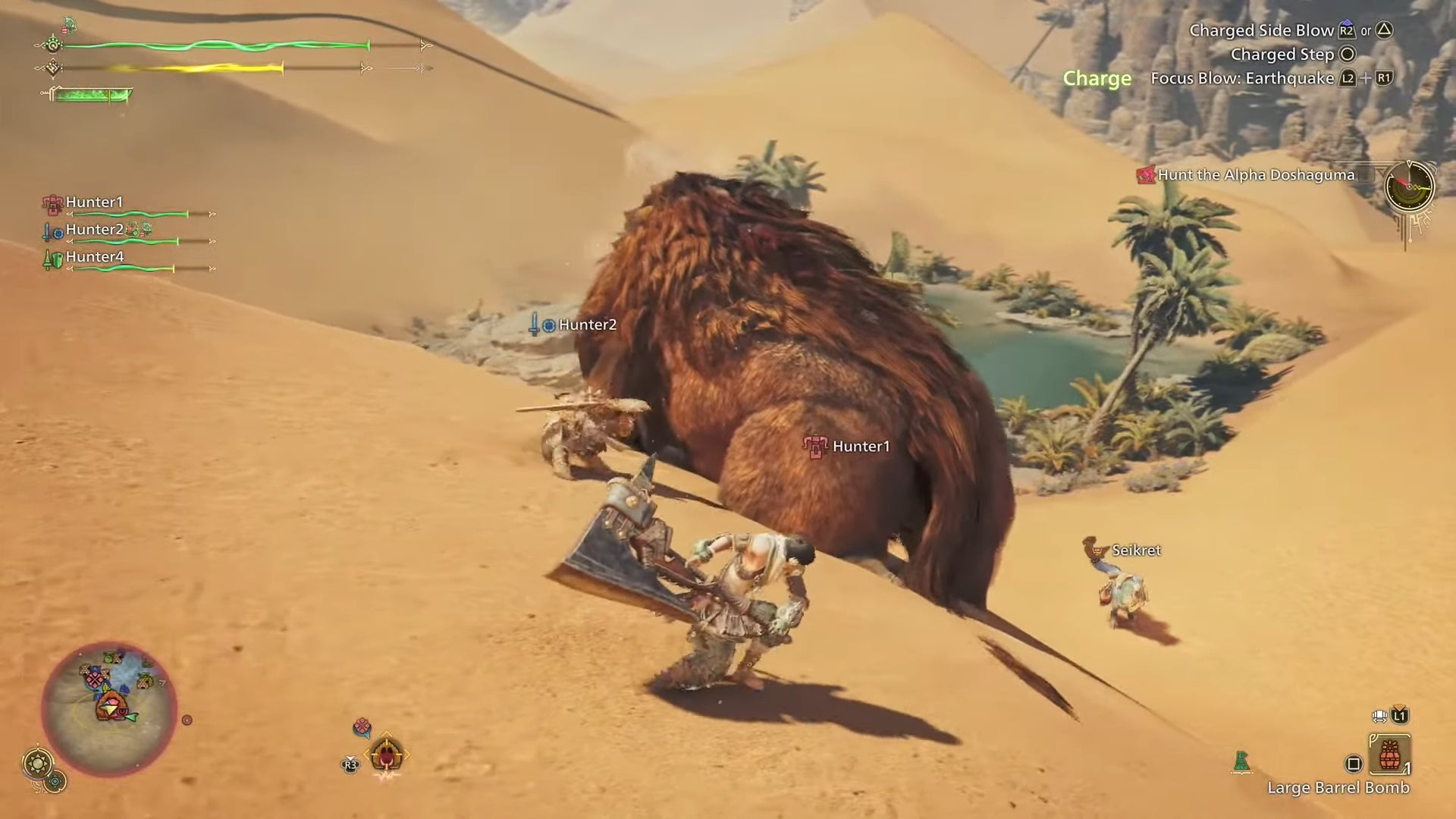The width and height of the screenshot is (1456, 819).
Task: Select the Hunt the Alpha Doshaguma objective text
Action: [1255, 176]
